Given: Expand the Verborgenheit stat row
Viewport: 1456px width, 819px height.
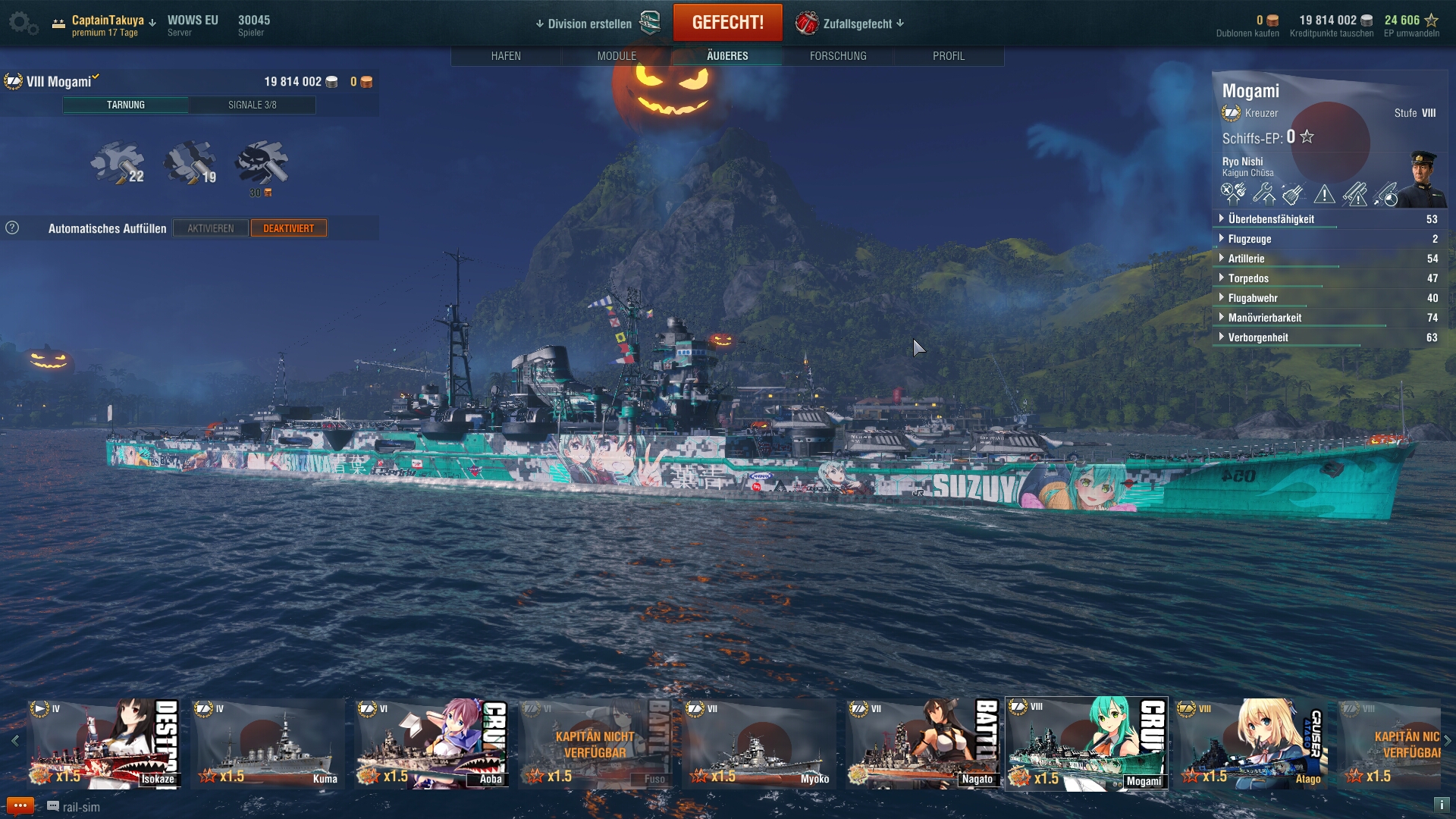Looking at the screenshot, I should pos(1257,337).
